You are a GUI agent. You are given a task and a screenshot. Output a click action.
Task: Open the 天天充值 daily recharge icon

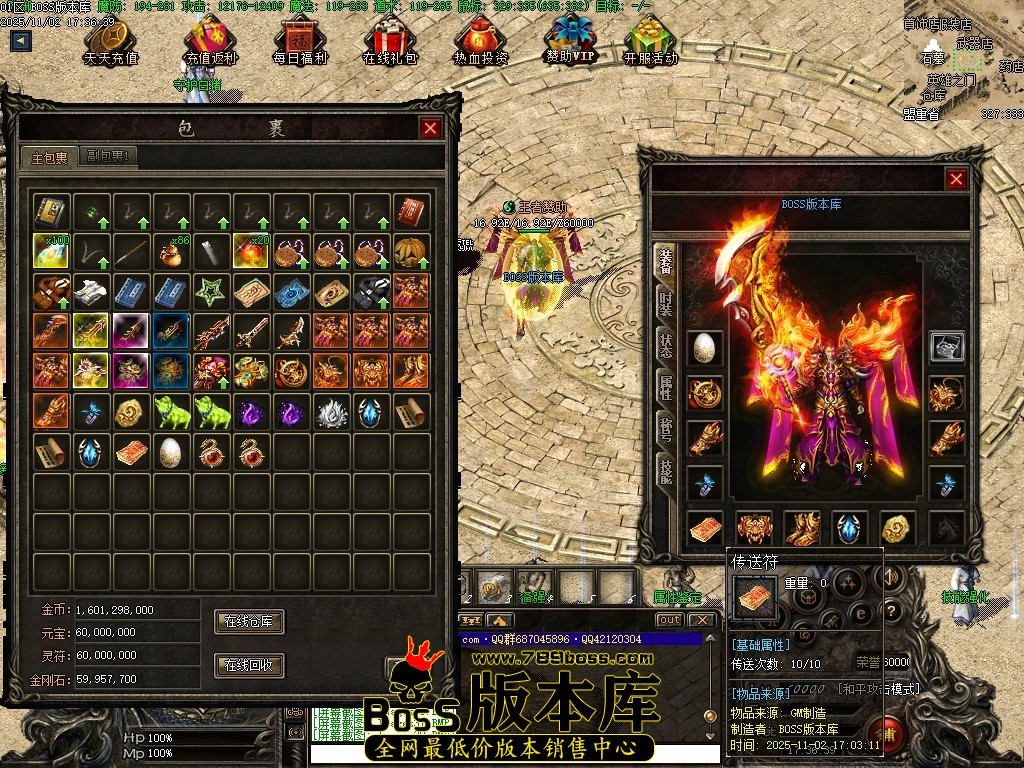tap(111, 42)
